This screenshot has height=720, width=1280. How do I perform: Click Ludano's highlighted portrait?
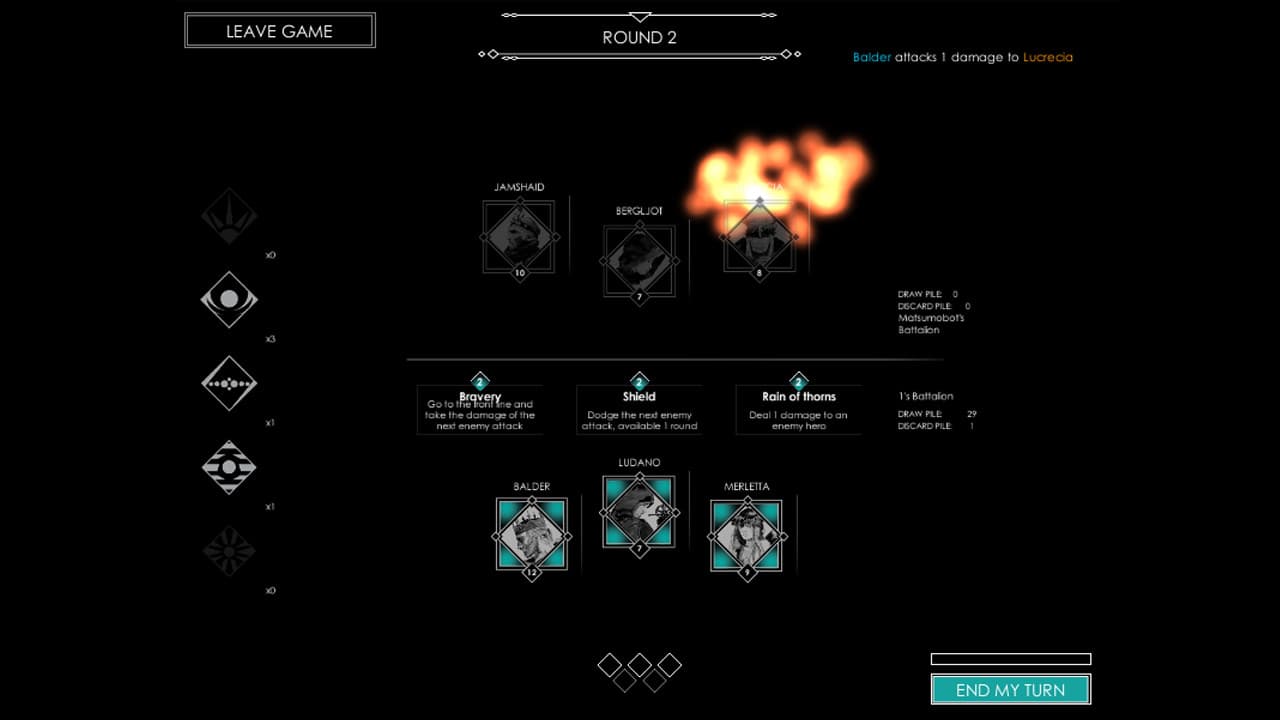[x=639, y=511]
